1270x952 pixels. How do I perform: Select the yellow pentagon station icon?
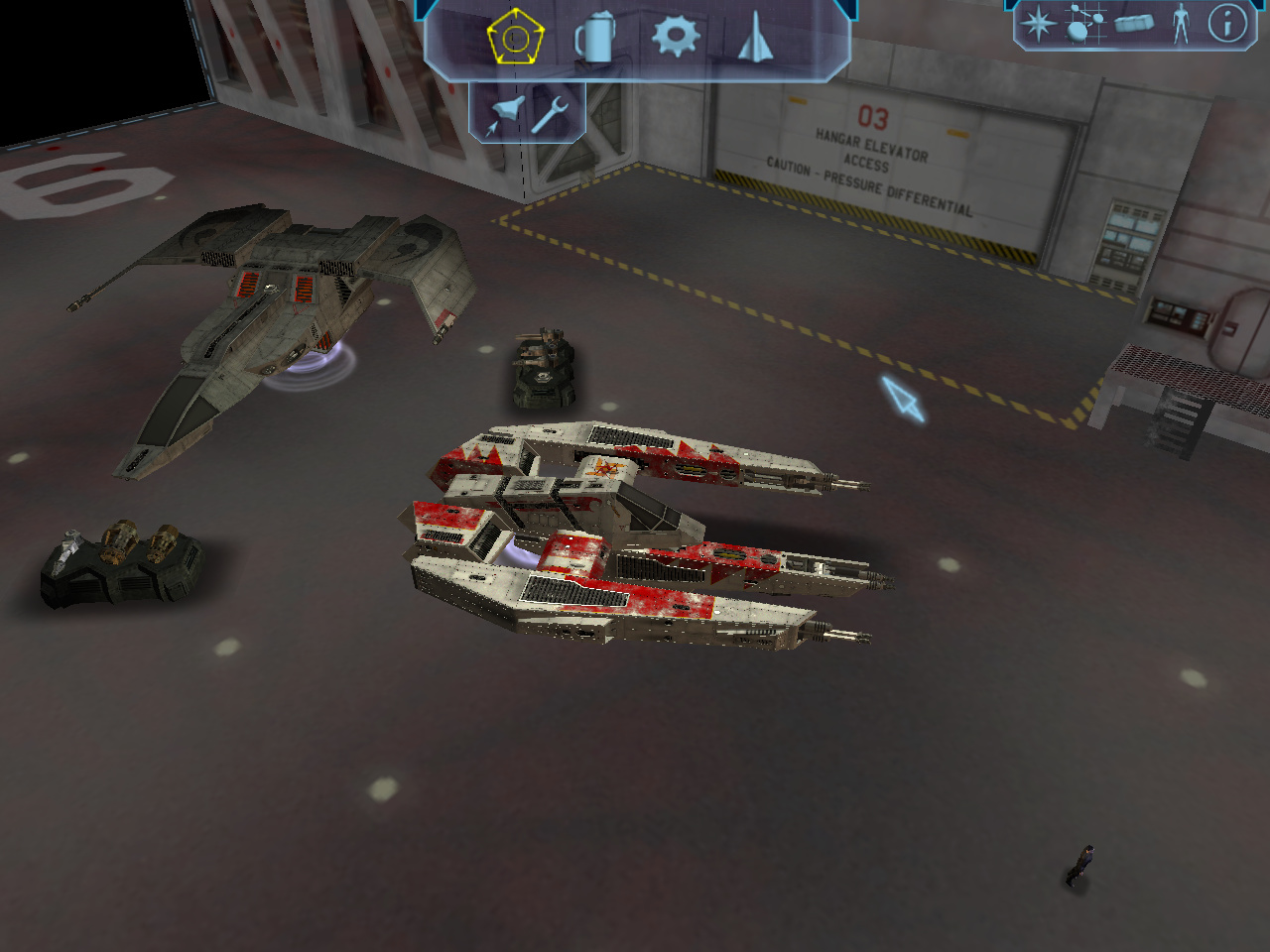[515, 38]
